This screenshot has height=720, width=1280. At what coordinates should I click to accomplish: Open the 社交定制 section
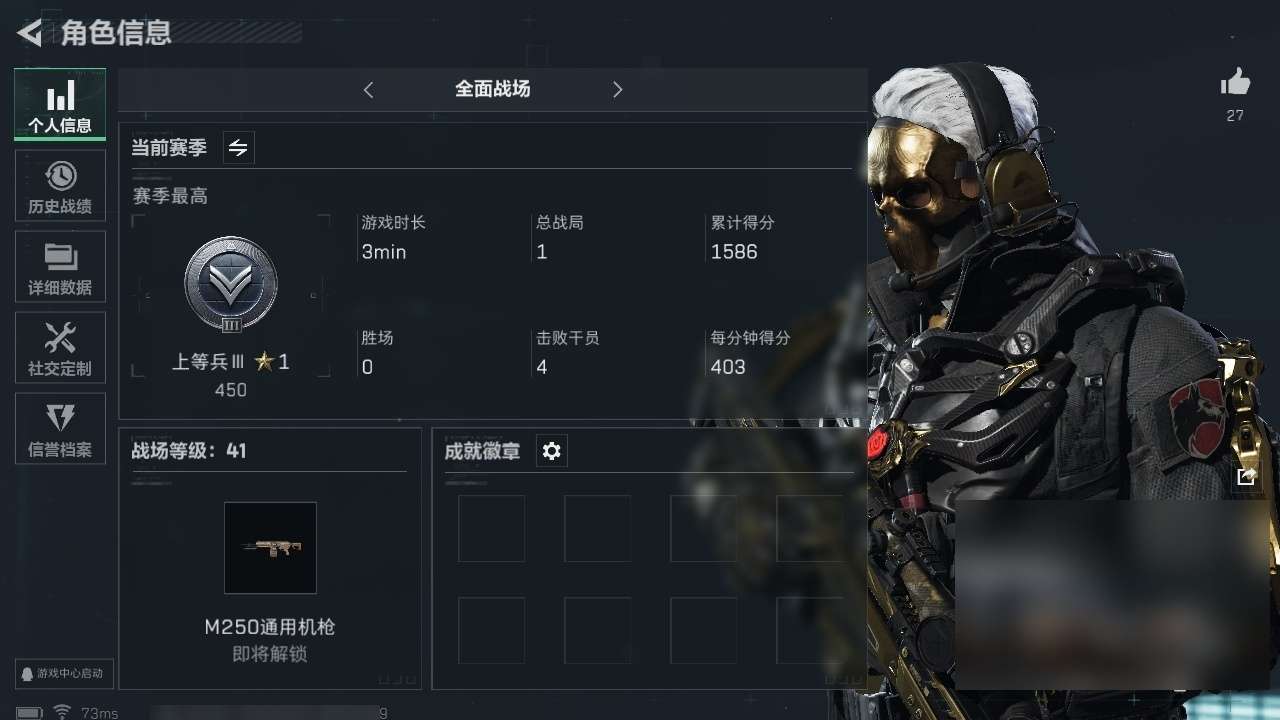(x=60, y=348)
